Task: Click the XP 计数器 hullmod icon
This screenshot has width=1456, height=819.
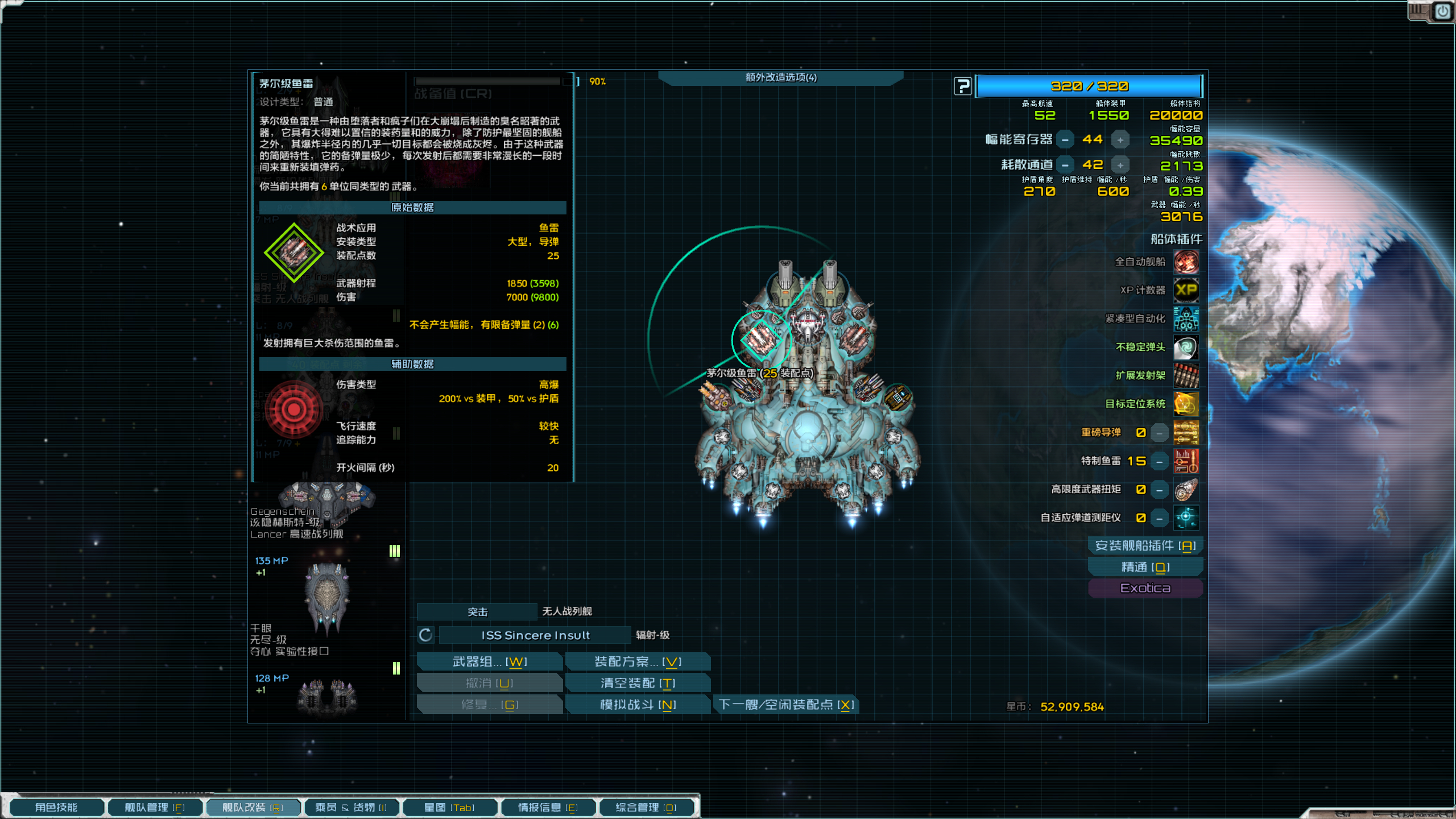Action: tap(1186, 290)
